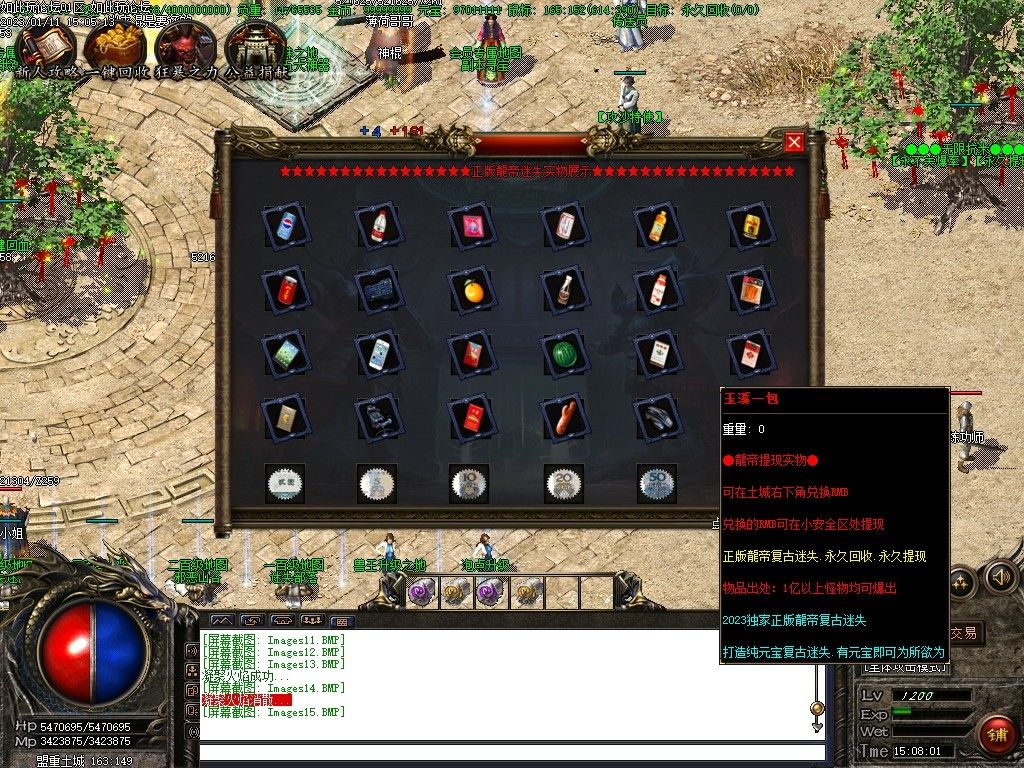1024x768 pixels.
Task: Select the 10 yuan banknote seal
Action: pyautogui.click(x=469, y=483)
